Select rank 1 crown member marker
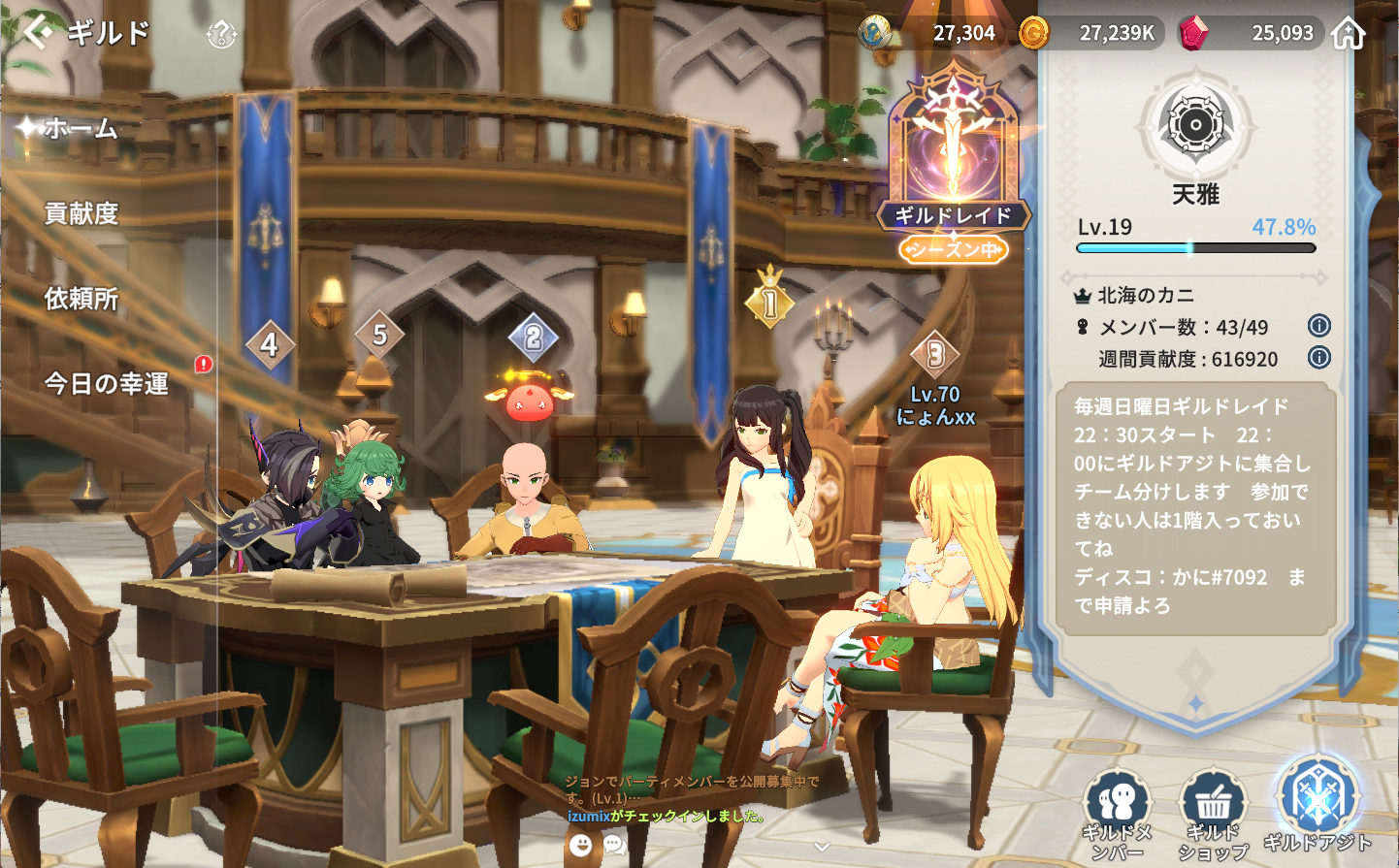The image size is (1399, 868). click(x=769, y=303)
